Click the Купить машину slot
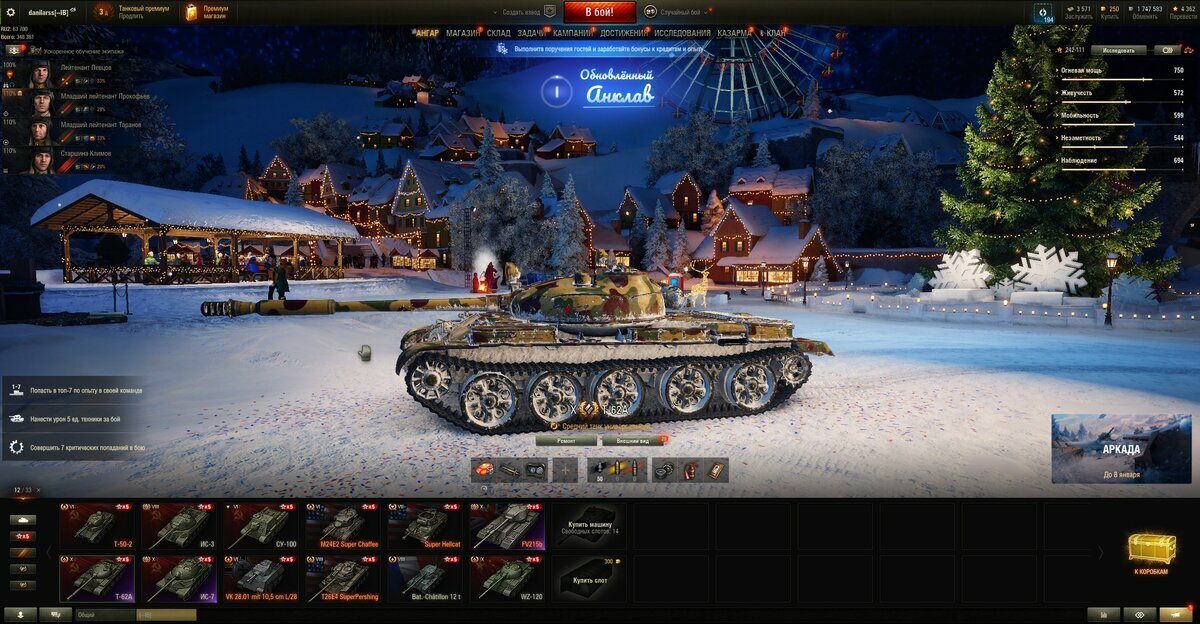 pos(590,526)
